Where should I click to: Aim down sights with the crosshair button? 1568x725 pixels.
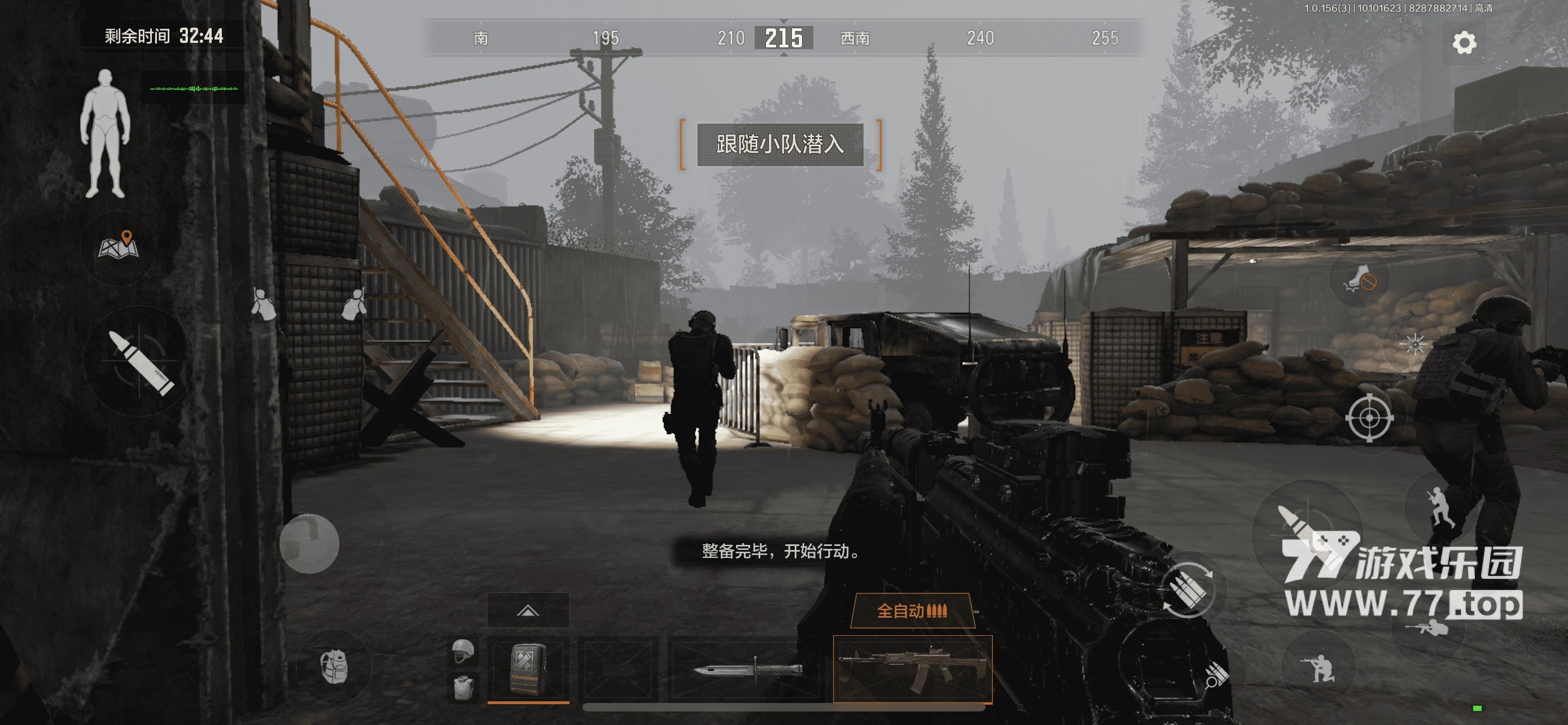tap(1369, 418)
